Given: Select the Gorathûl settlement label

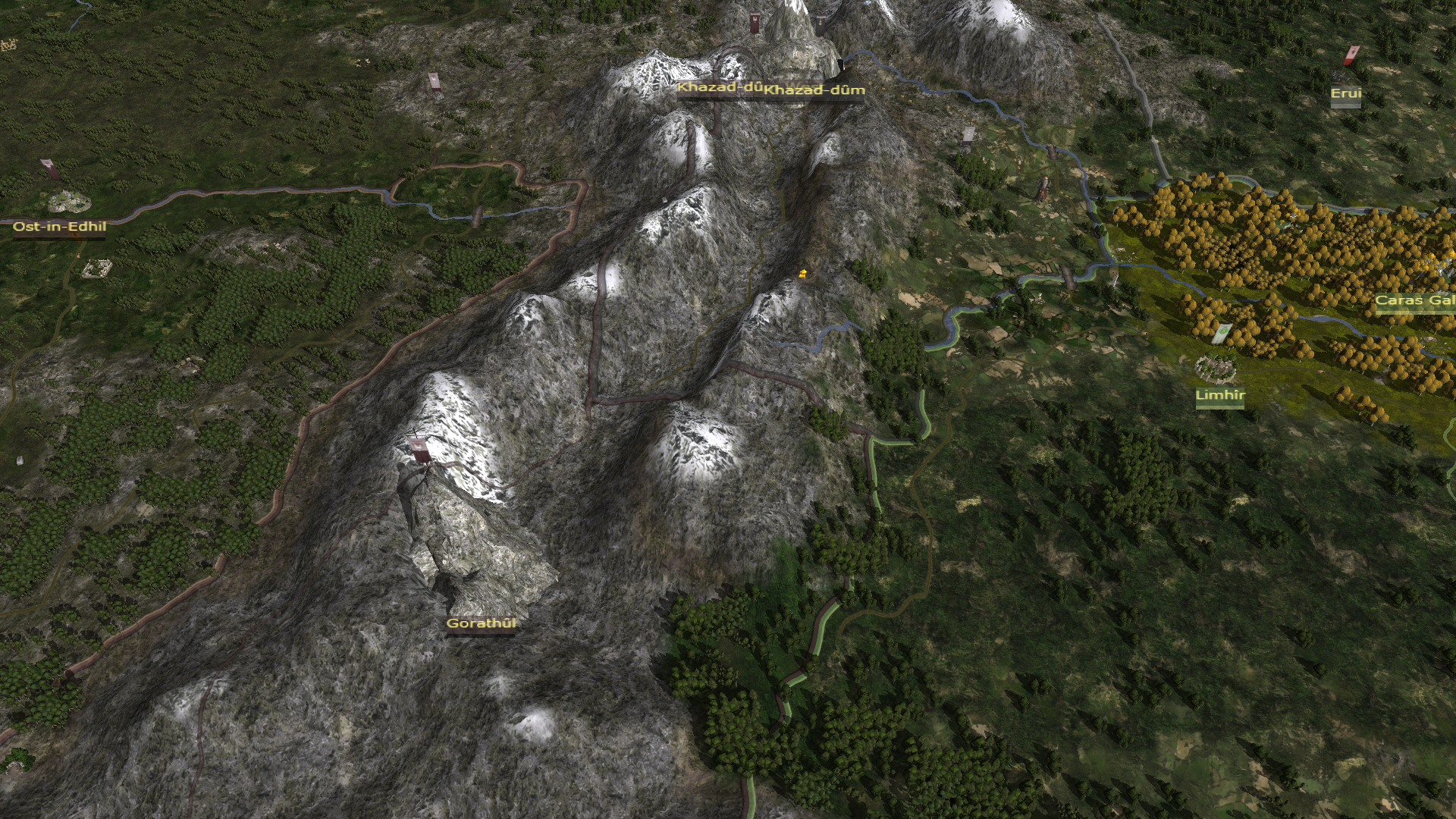Looking at the screenshot, I should click(x=481, y=624).
